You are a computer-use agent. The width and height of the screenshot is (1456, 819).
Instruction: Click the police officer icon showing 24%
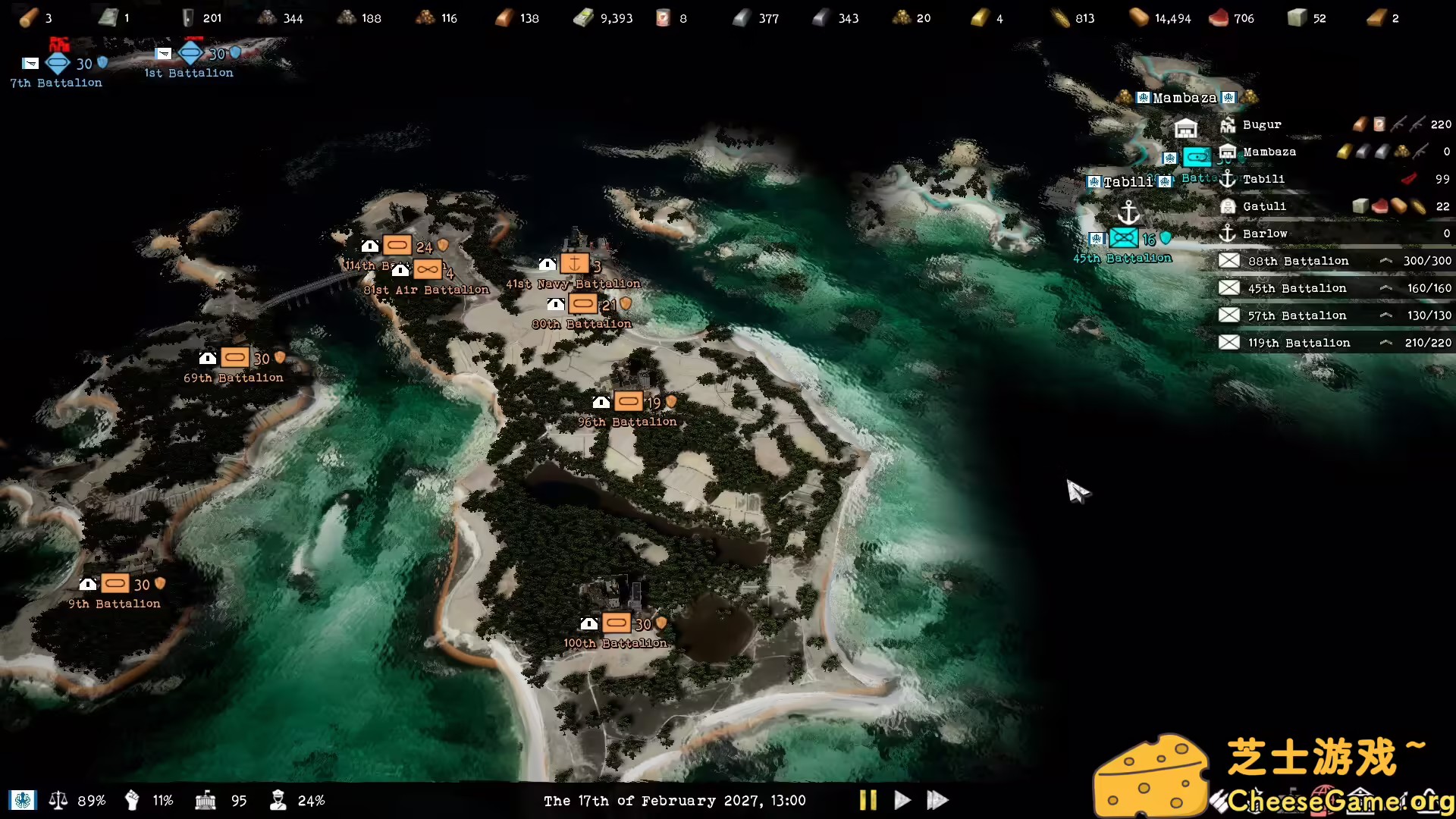tap(278, 800)
